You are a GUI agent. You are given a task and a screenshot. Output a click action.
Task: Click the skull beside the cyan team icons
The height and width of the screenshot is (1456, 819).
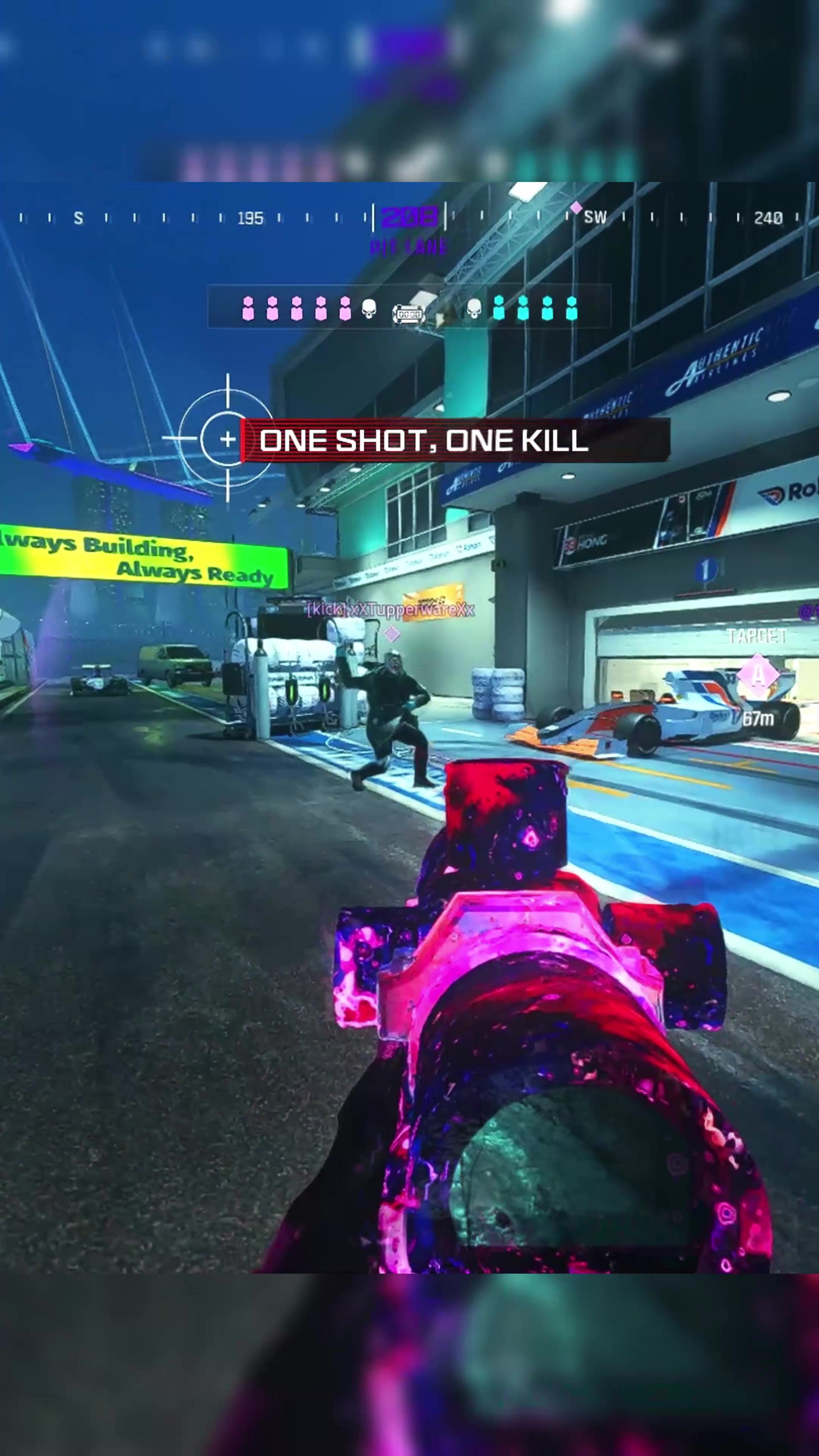point(474,309)
